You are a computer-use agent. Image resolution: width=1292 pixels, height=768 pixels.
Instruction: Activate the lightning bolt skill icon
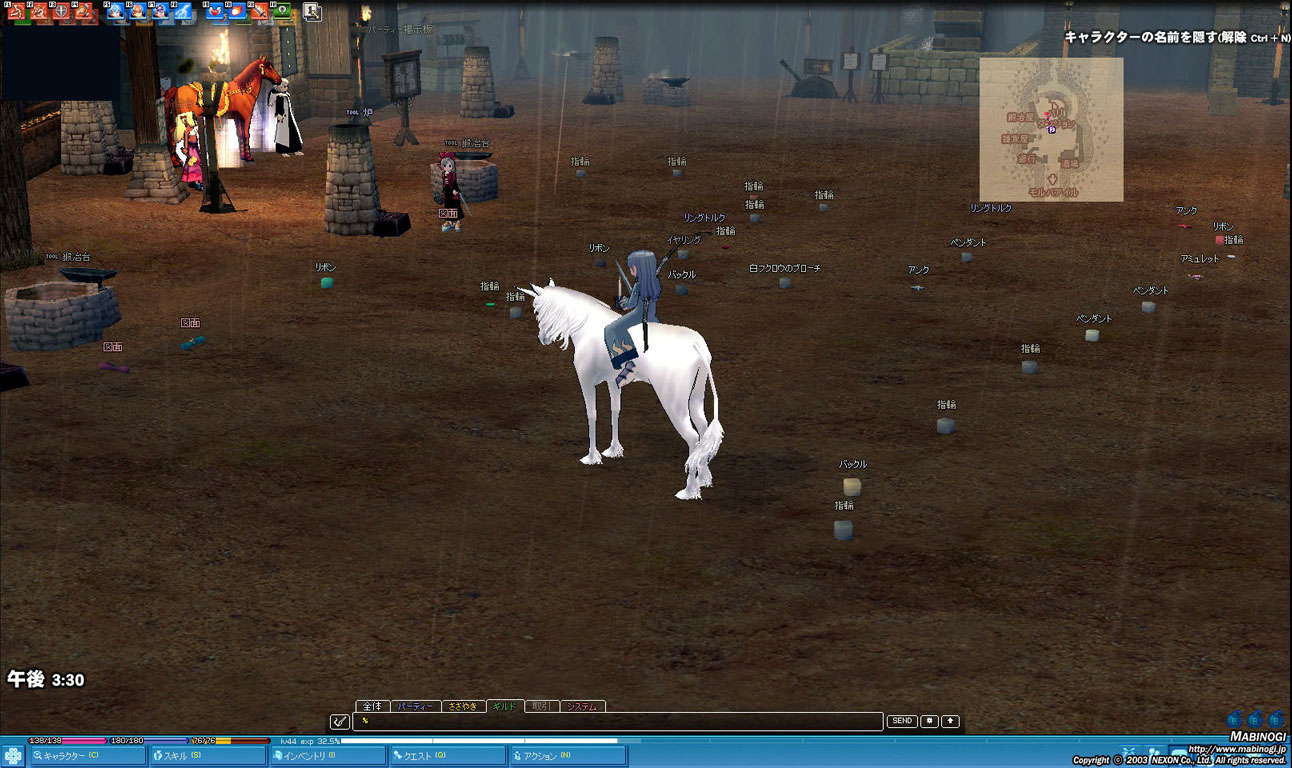pyautogui.click(x=182, y=12)
